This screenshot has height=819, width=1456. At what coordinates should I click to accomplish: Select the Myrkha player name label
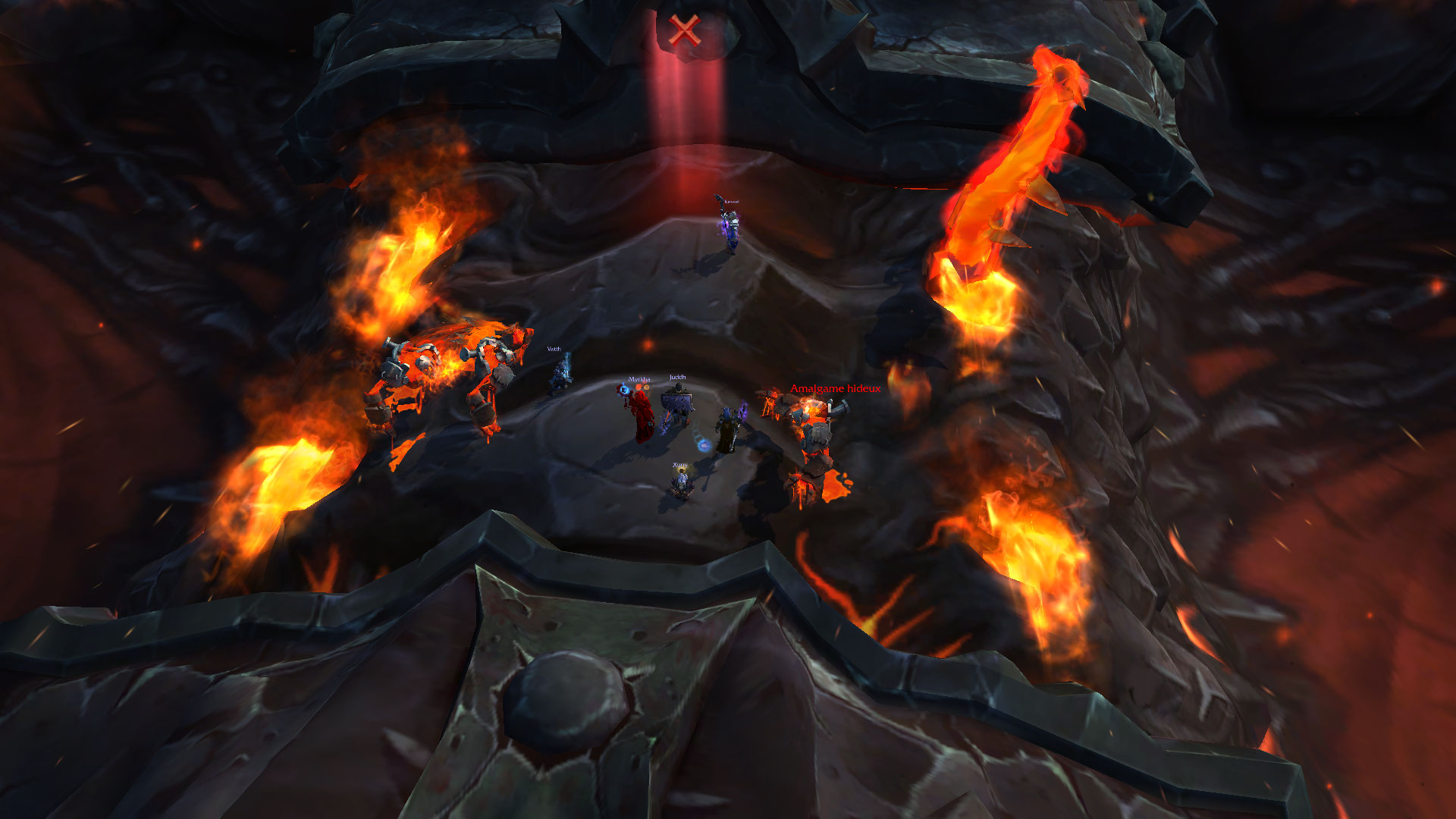coord(639,379)
